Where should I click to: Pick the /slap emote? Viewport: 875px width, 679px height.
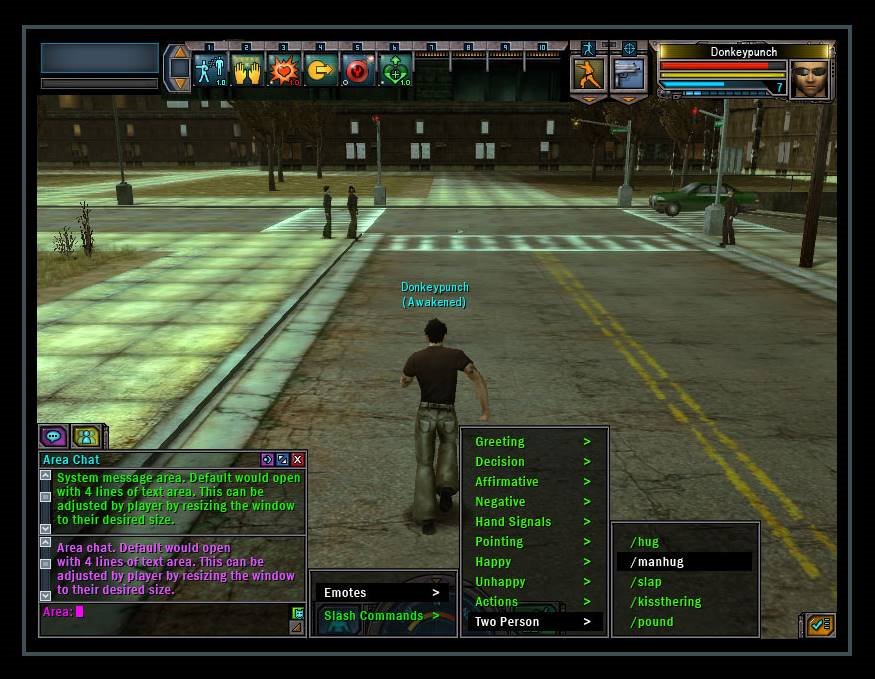(x=646, y=582)
